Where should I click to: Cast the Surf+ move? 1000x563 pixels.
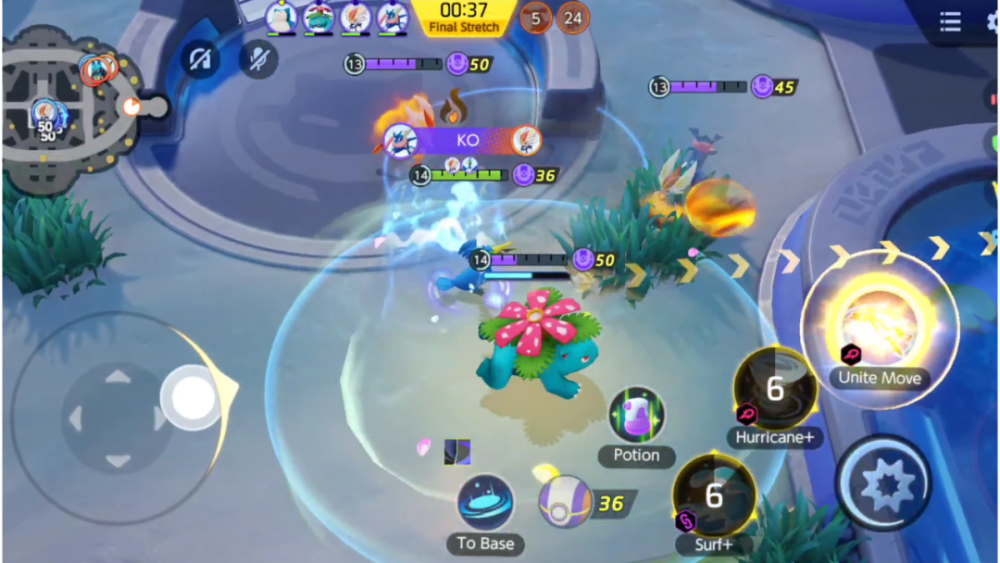click(714, 496)
